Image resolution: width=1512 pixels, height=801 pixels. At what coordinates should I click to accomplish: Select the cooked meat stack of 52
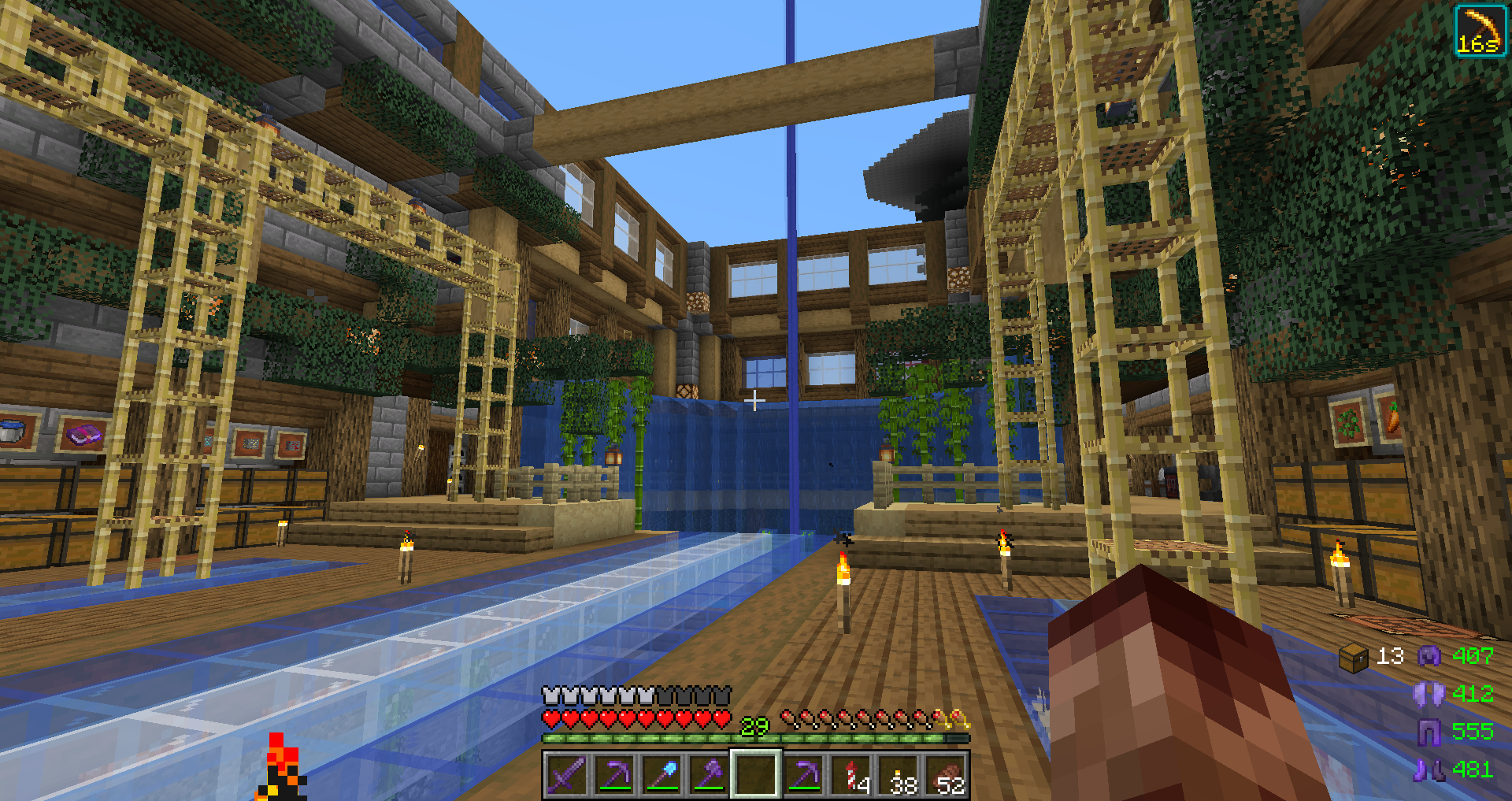tap(948, 775)
